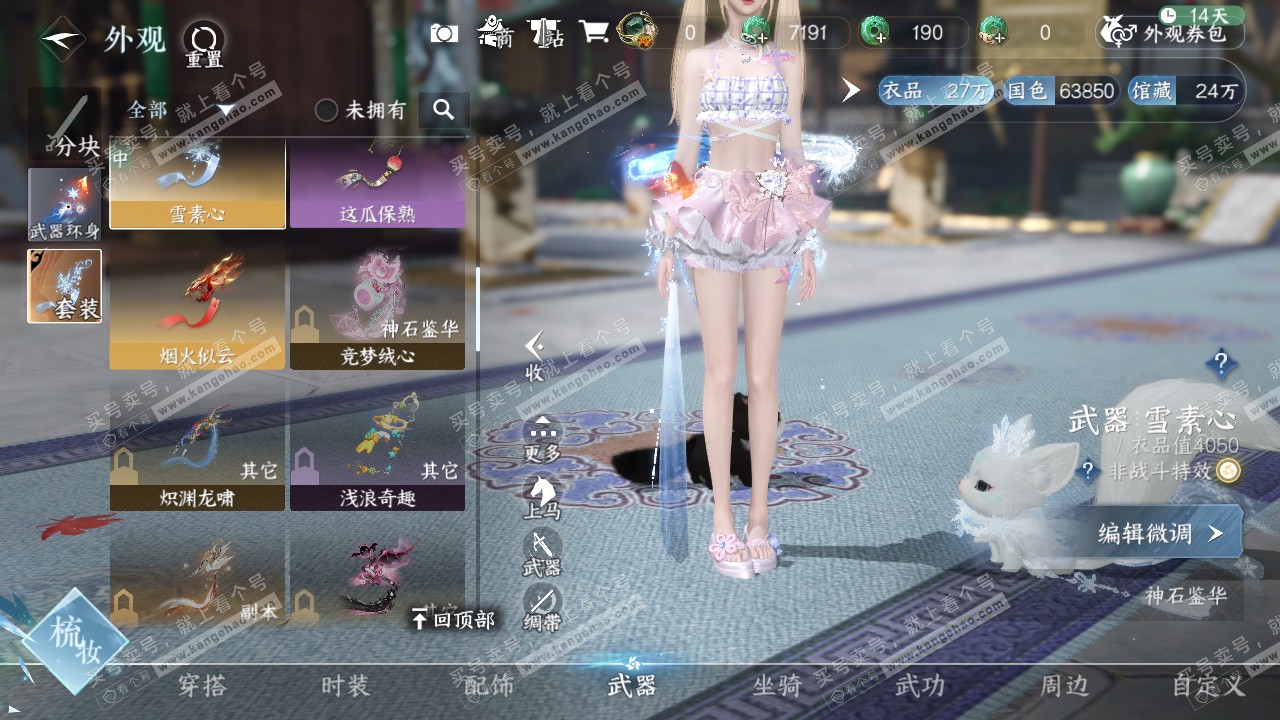Select the 雪素心 weapon skin

[x=197, y=184]
